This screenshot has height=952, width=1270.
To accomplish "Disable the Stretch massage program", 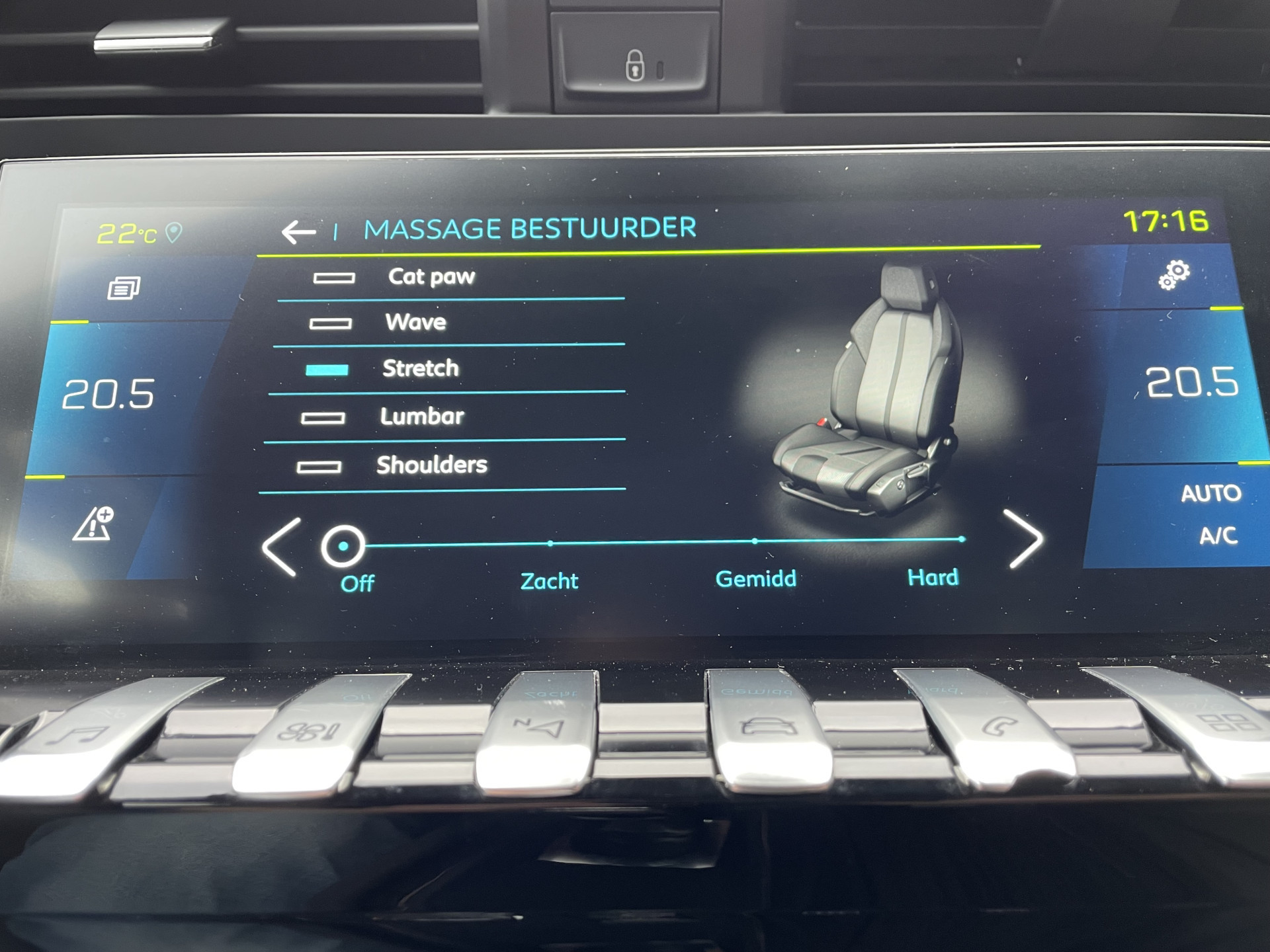I will coord(326,370).
